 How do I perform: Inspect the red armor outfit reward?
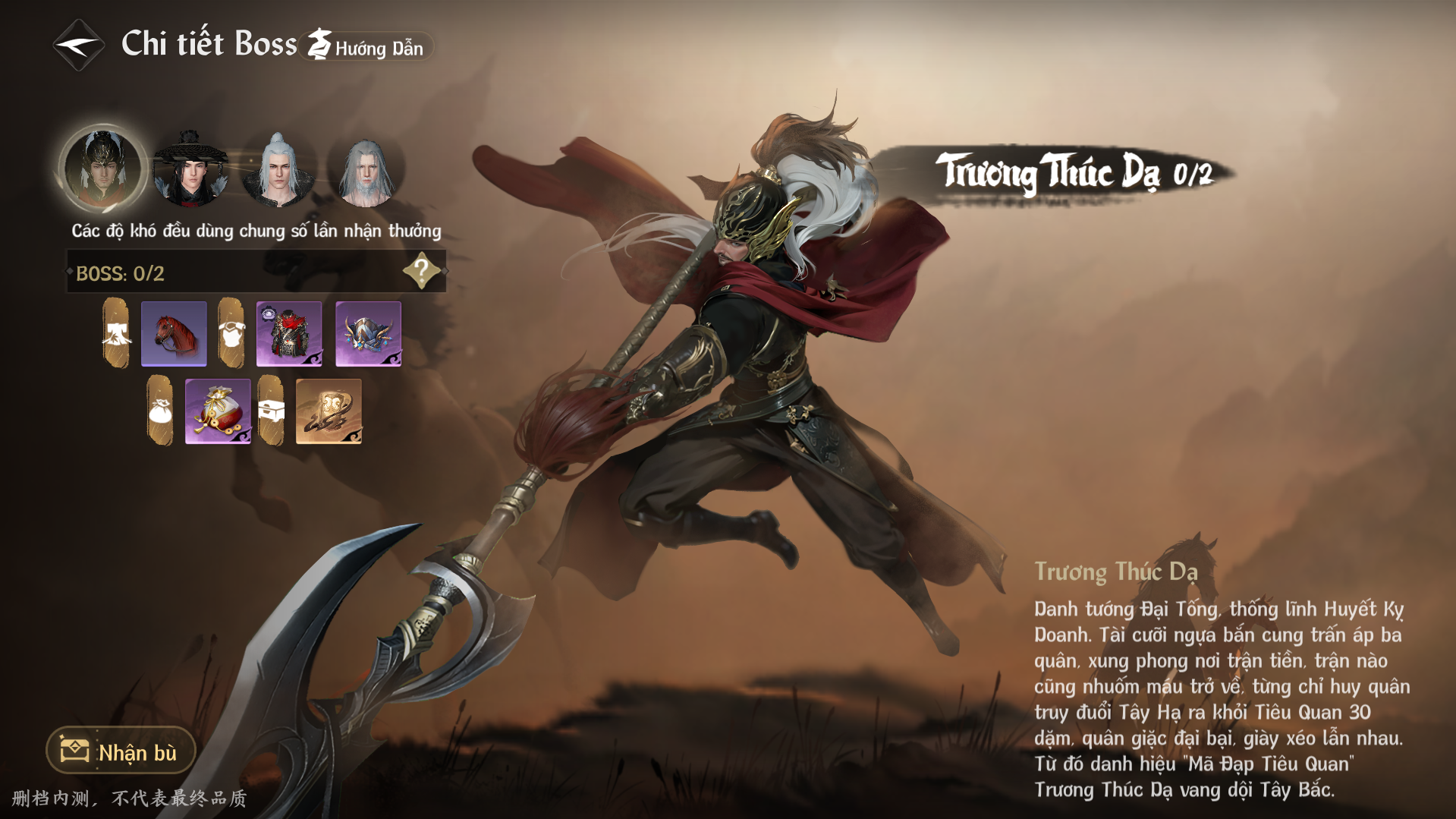[289, 334]
